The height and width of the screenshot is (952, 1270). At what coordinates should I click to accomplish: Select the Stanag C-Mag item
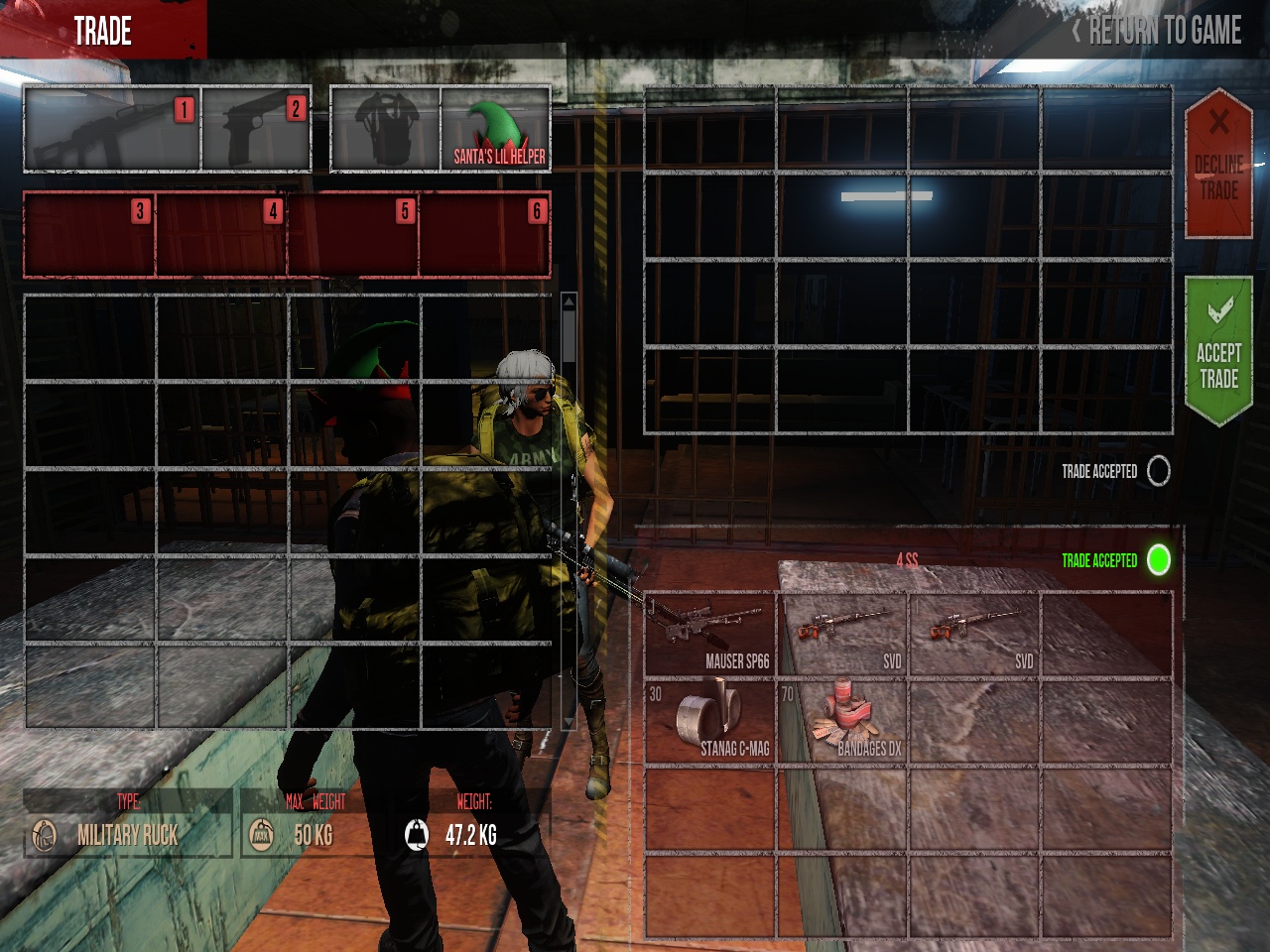[709, 721]
